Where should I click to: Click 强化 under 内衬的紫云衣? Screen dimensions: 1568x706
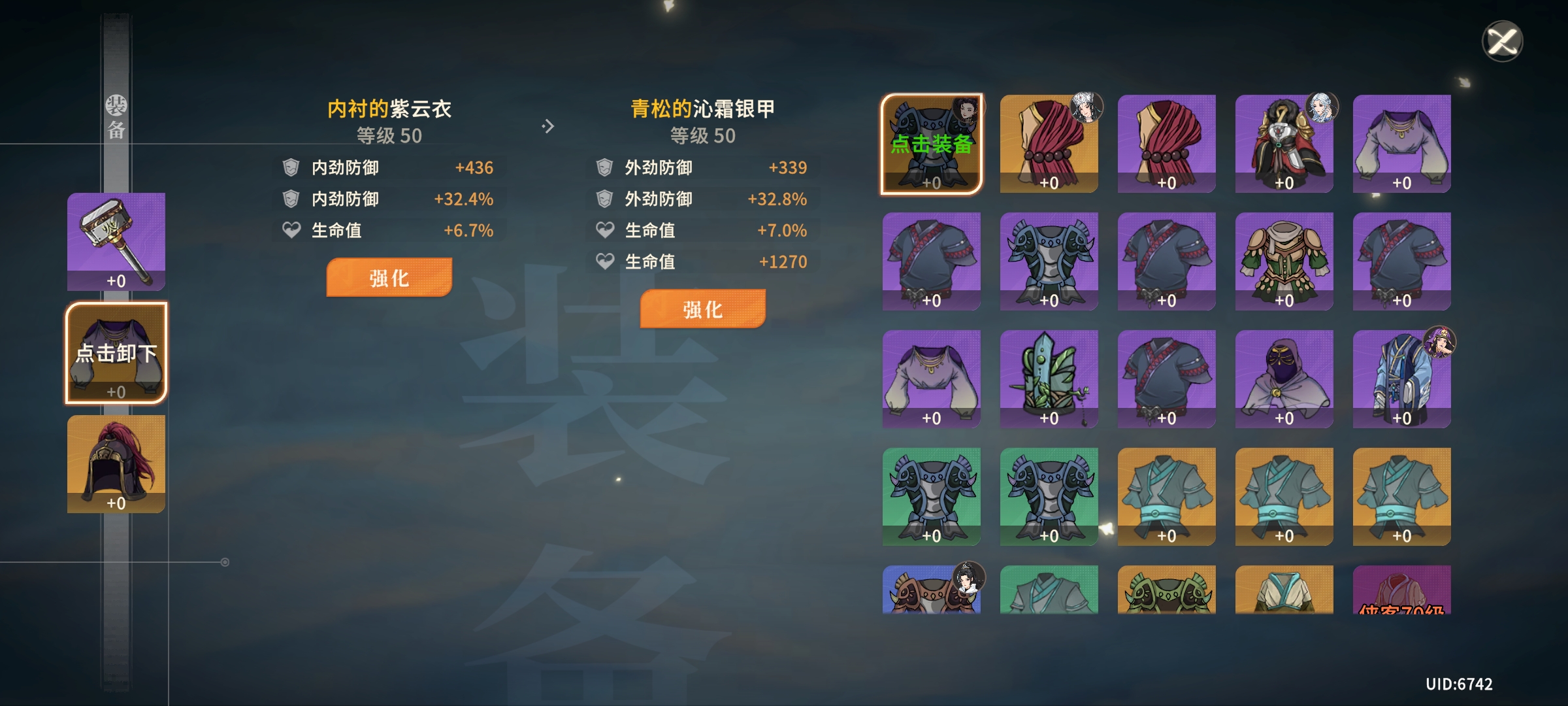389,278
